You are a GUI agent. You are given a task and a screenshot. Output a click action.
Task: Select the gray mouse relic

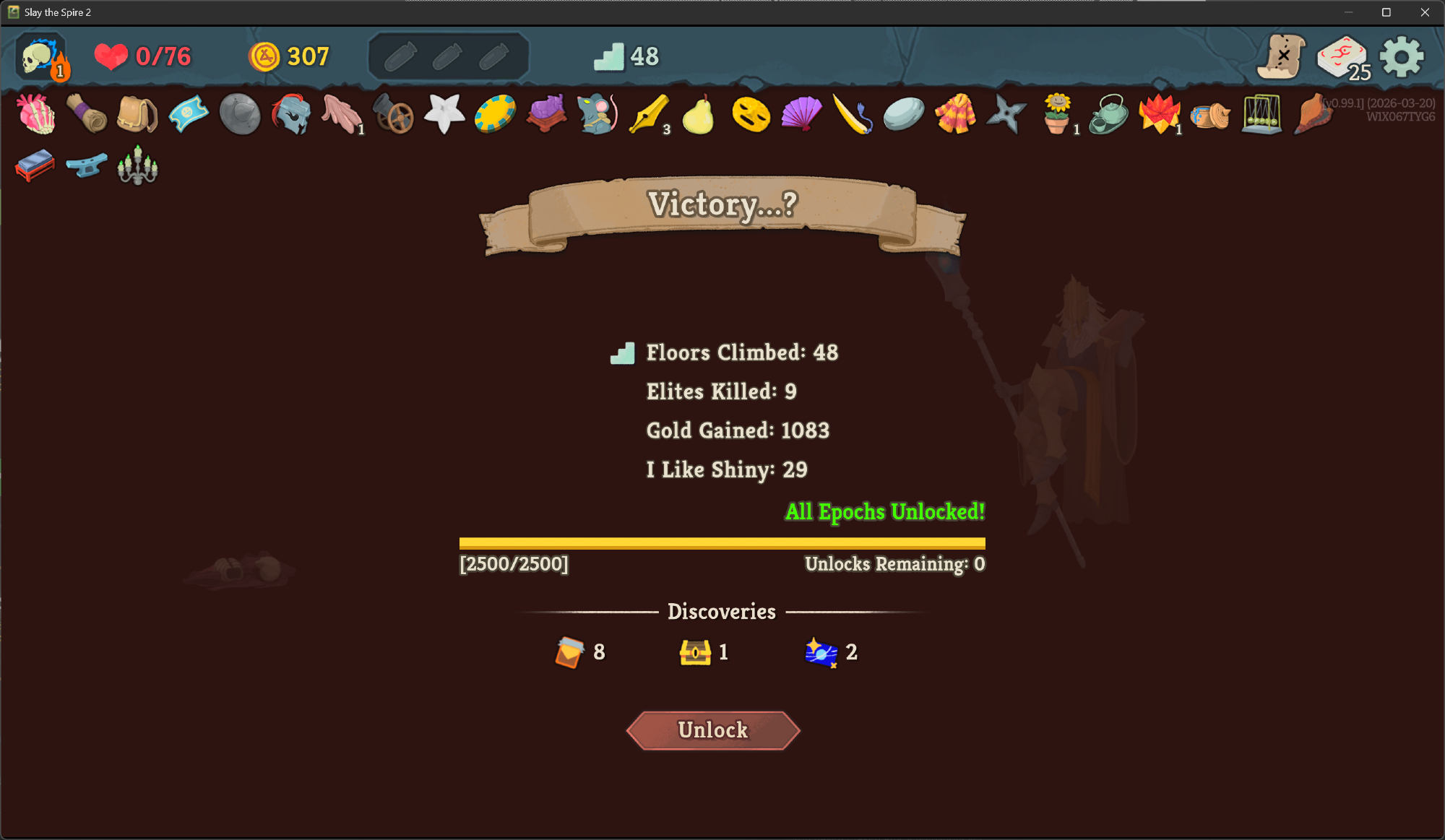click(598, 114)
